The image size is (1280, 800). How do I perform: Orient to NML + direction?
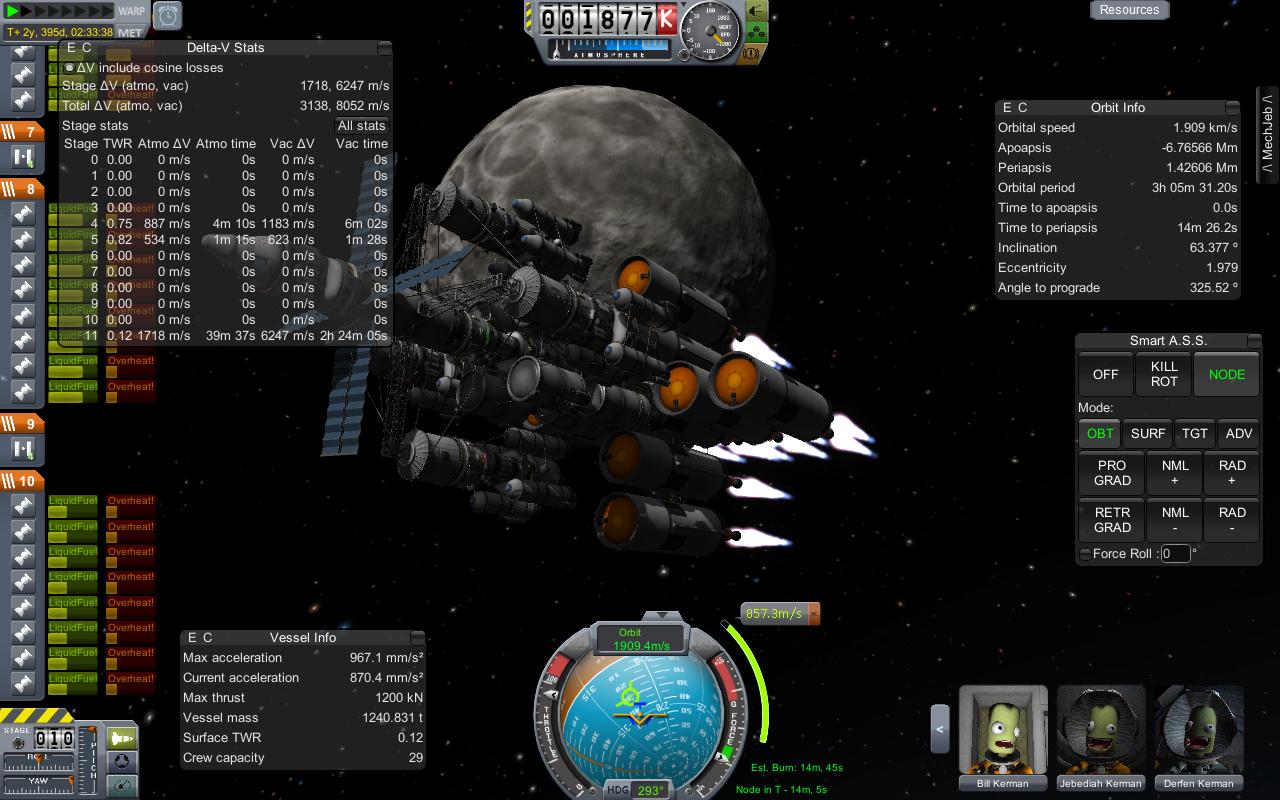(1175, 473)
